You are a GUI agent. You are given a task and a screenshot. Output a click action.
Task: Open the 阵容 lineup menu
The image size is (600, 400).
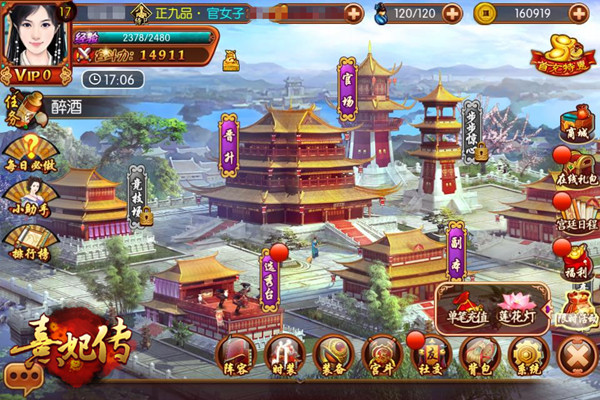point(237,355)
